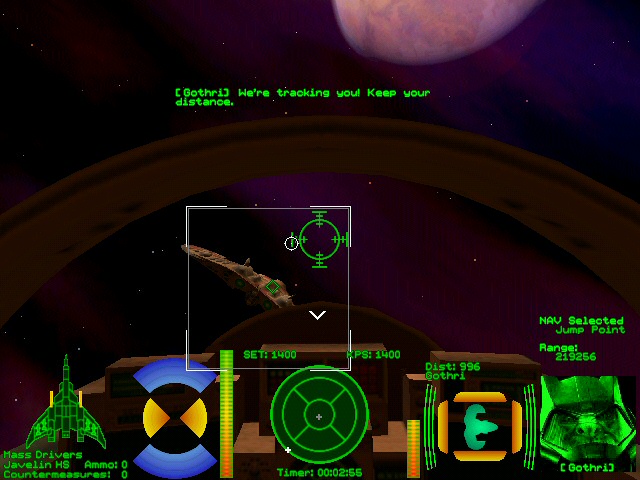
Task: Open the Gothri comm video portrait
Action: click(586, 418)
